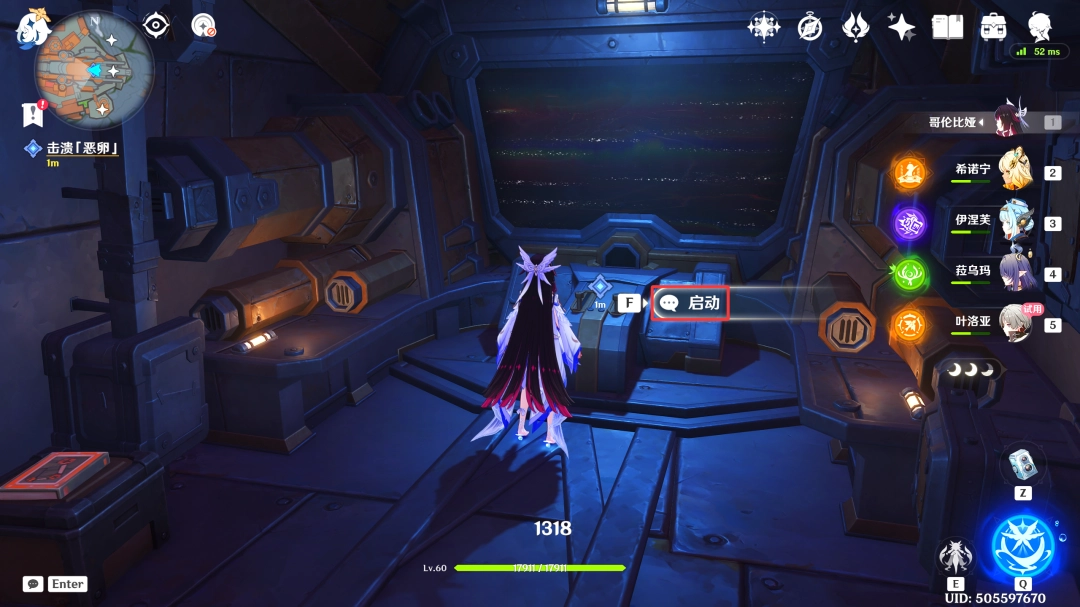
Task: Open the quest log banner icon
Action: pyautogui.click(x=33, y=115)
